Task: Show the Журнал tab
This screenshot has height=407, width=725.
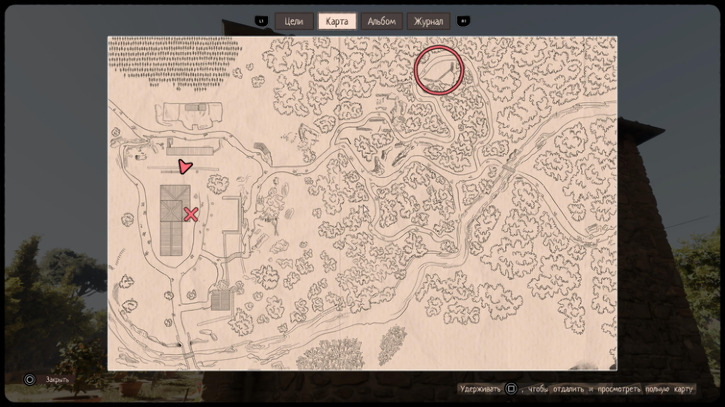Action: click(x=428, y=21)
